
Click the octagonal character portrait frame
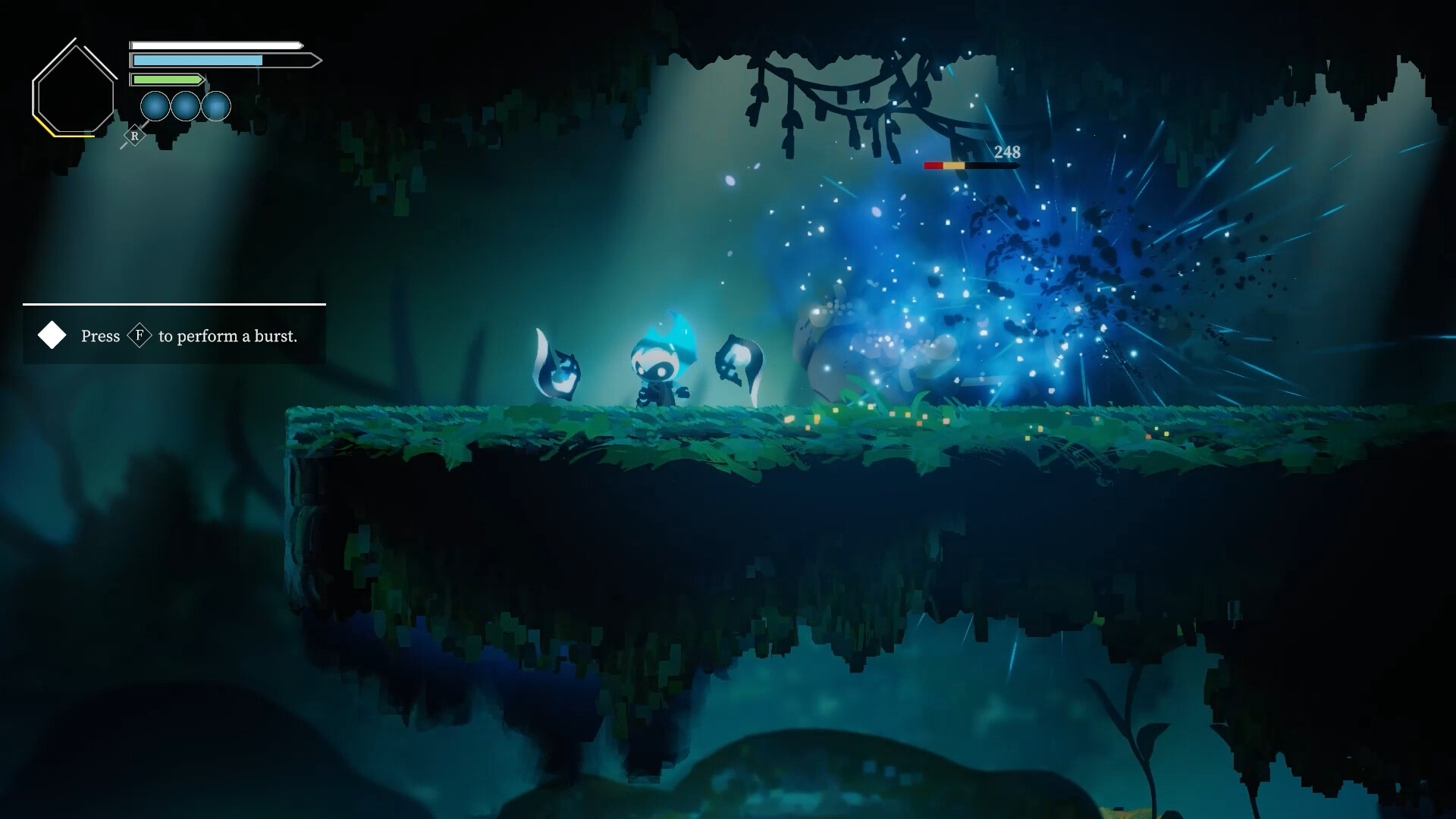(x=74, y=86)
